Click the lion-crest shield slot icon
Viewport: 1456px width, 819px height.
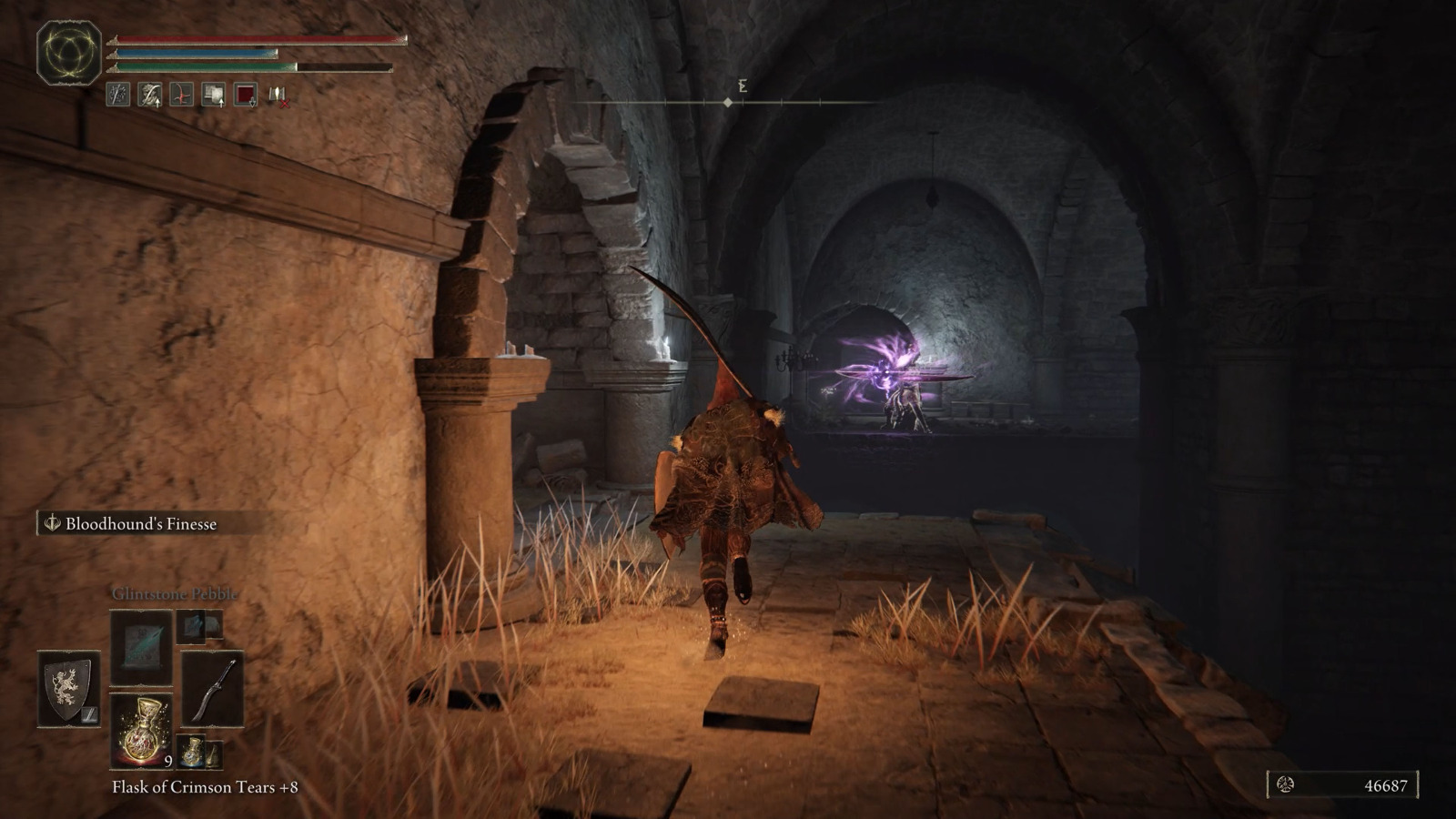[x=67, y=687]
